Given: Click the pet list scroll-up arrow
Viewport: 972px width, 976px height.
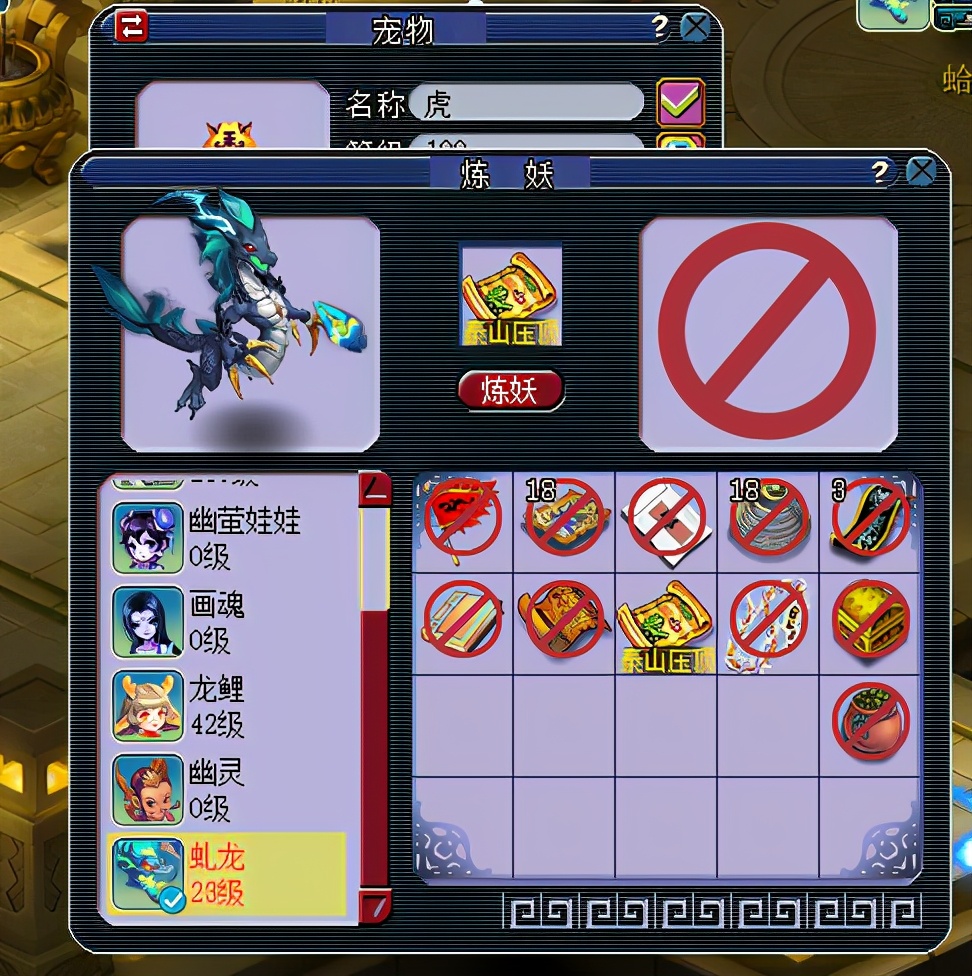Looking at the screenshot, I should tap(374, 489).
